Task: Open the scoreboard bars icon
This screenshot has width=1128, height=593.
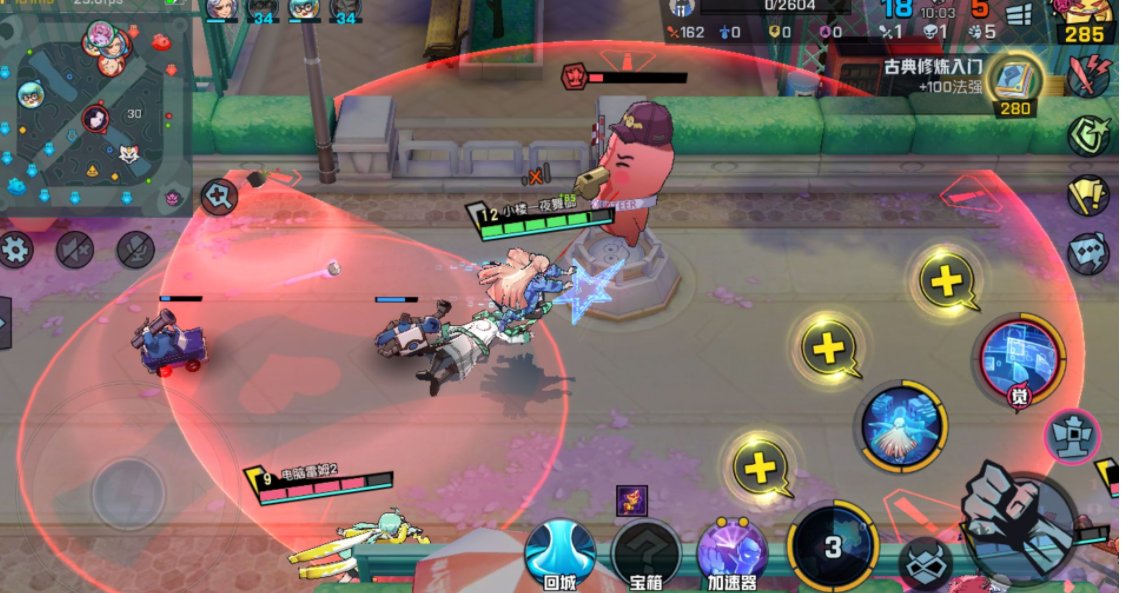Action: tap(1018, 15)
